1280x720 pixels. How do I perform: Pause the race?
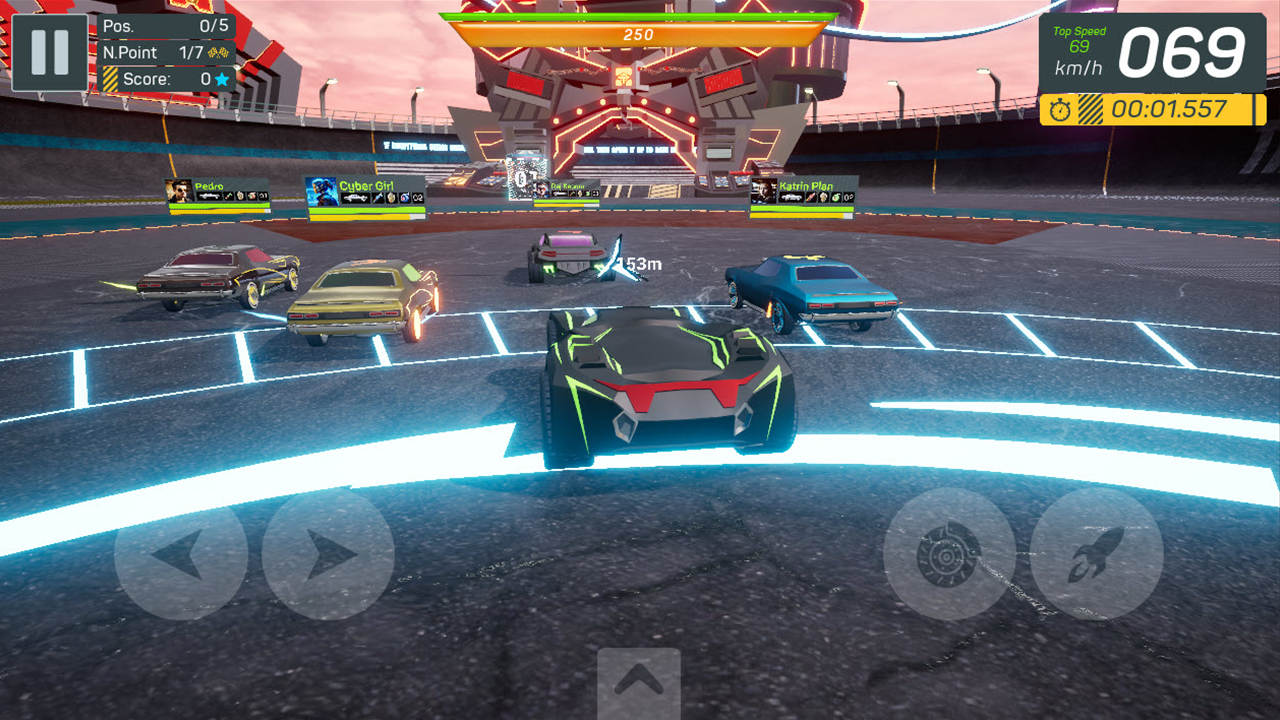50,53
